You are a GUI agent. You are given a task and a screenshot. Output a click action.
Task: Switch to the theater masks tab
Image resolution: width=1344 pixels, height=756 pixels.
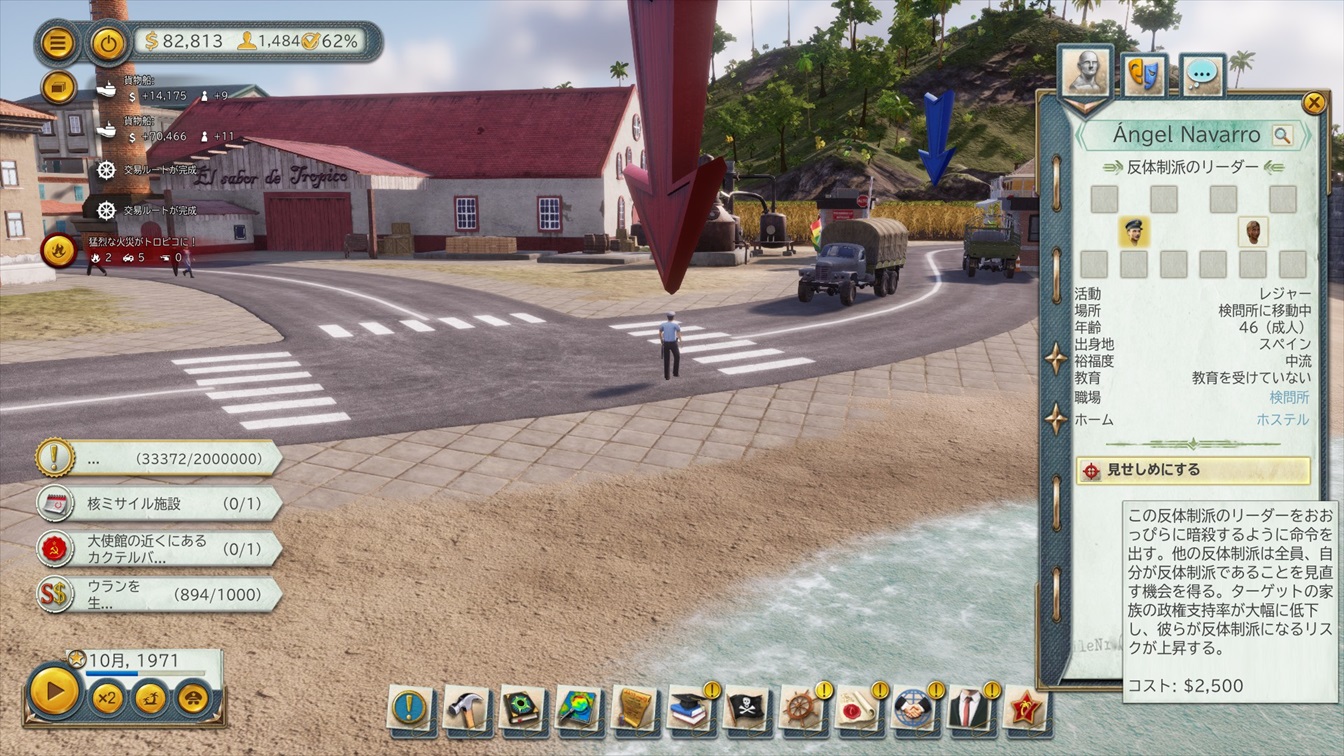click(1144, 74)
